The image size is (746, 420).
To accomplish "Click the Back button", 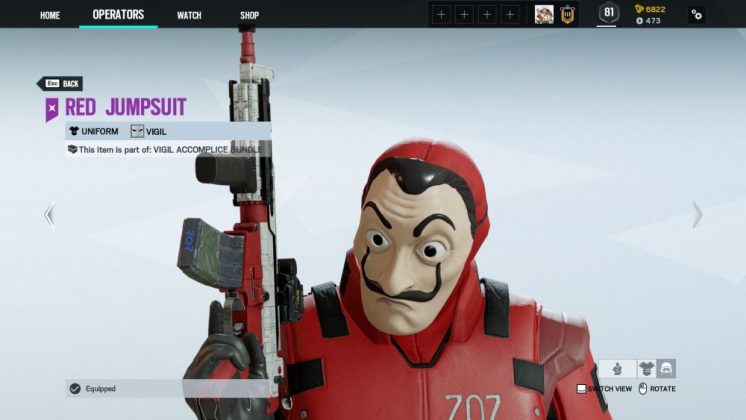I will (60, 84).
